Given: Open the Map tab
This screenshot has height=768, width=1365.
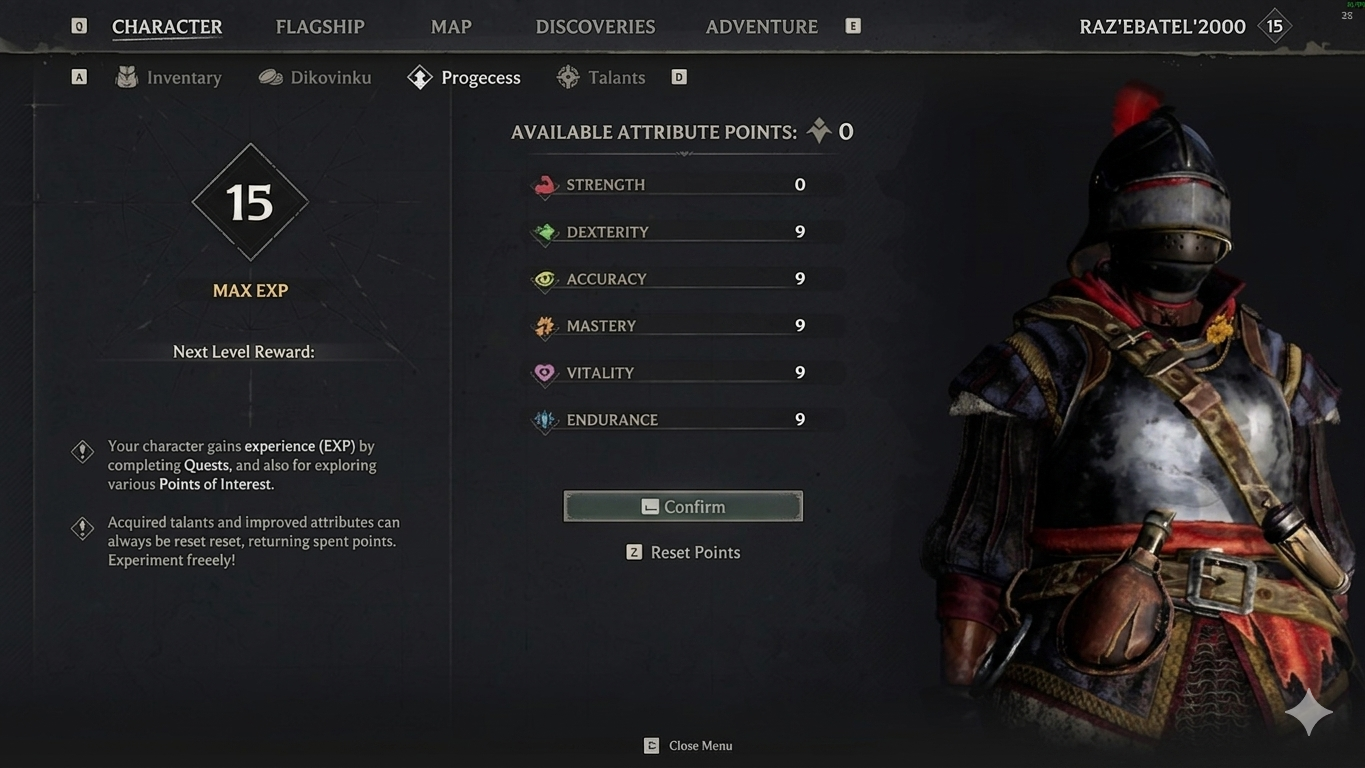Looking at the screenshot, I should coord(451,27).
